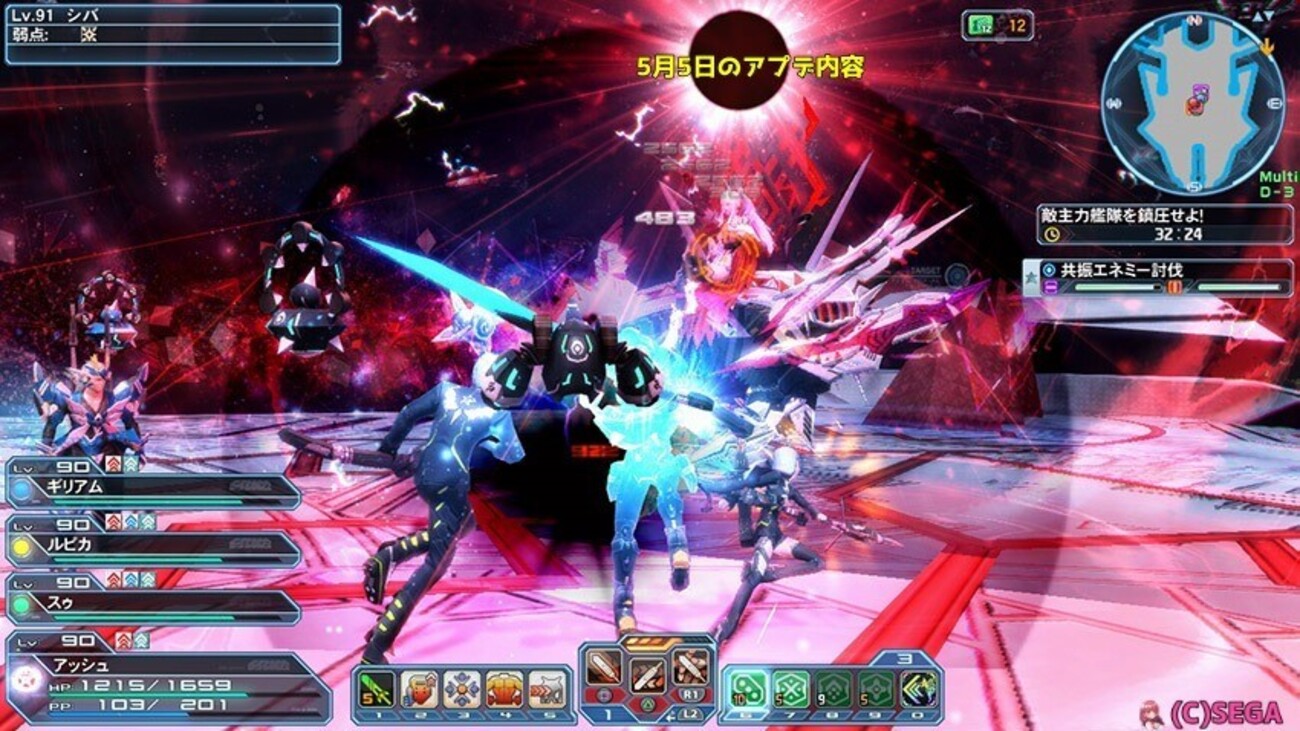1300x731 pixels.
Task: Use the bright green item with count 10
Action: click(x=747, y=689)
